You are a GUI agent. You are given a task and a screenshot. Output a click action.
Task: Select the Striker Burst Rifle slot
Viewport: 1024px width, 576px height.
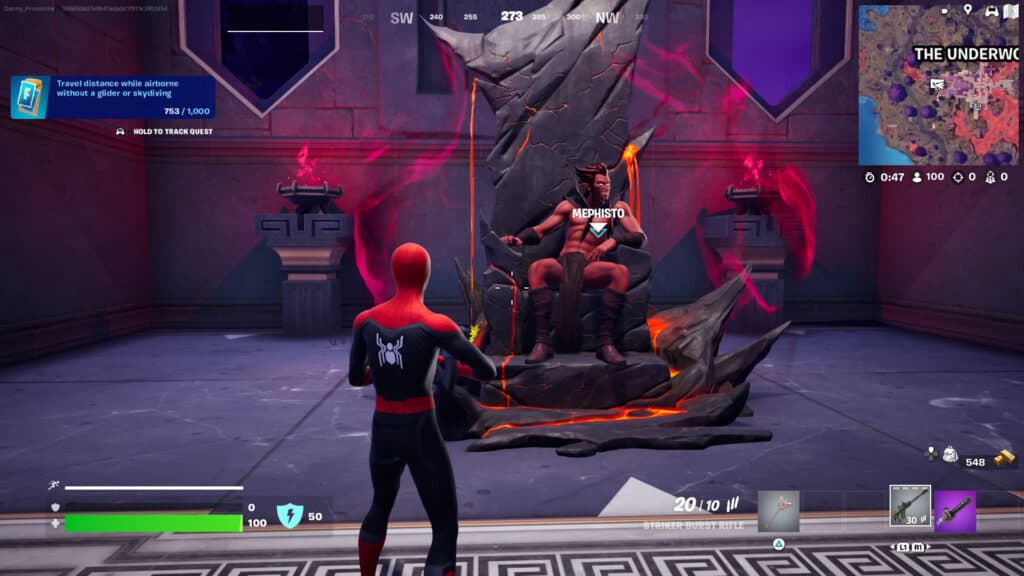pos(910,506)
